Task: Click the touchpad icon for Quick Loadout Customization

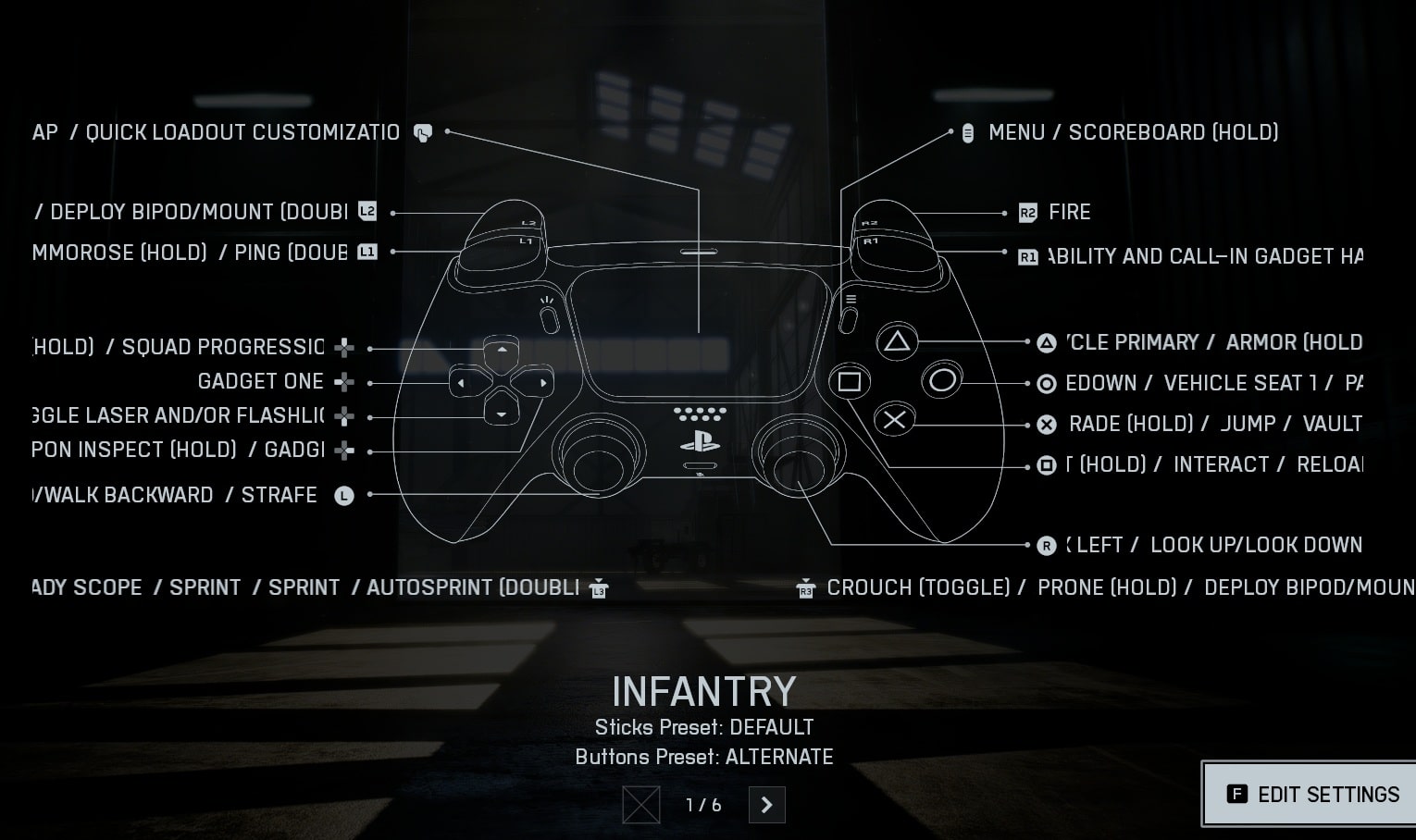Action: 423,132
